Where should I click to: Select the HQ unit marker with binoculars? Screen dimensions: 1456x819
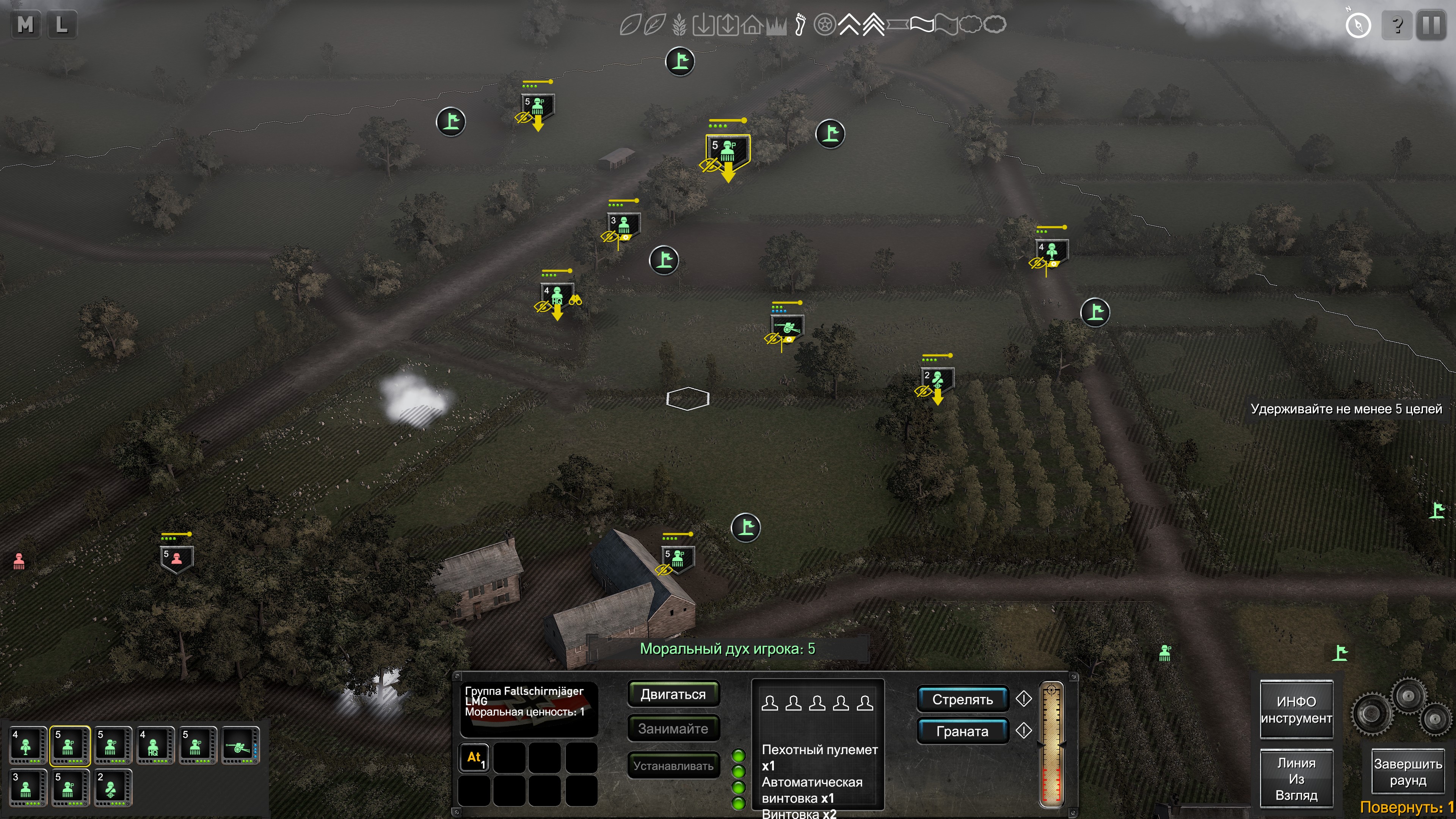557,296
